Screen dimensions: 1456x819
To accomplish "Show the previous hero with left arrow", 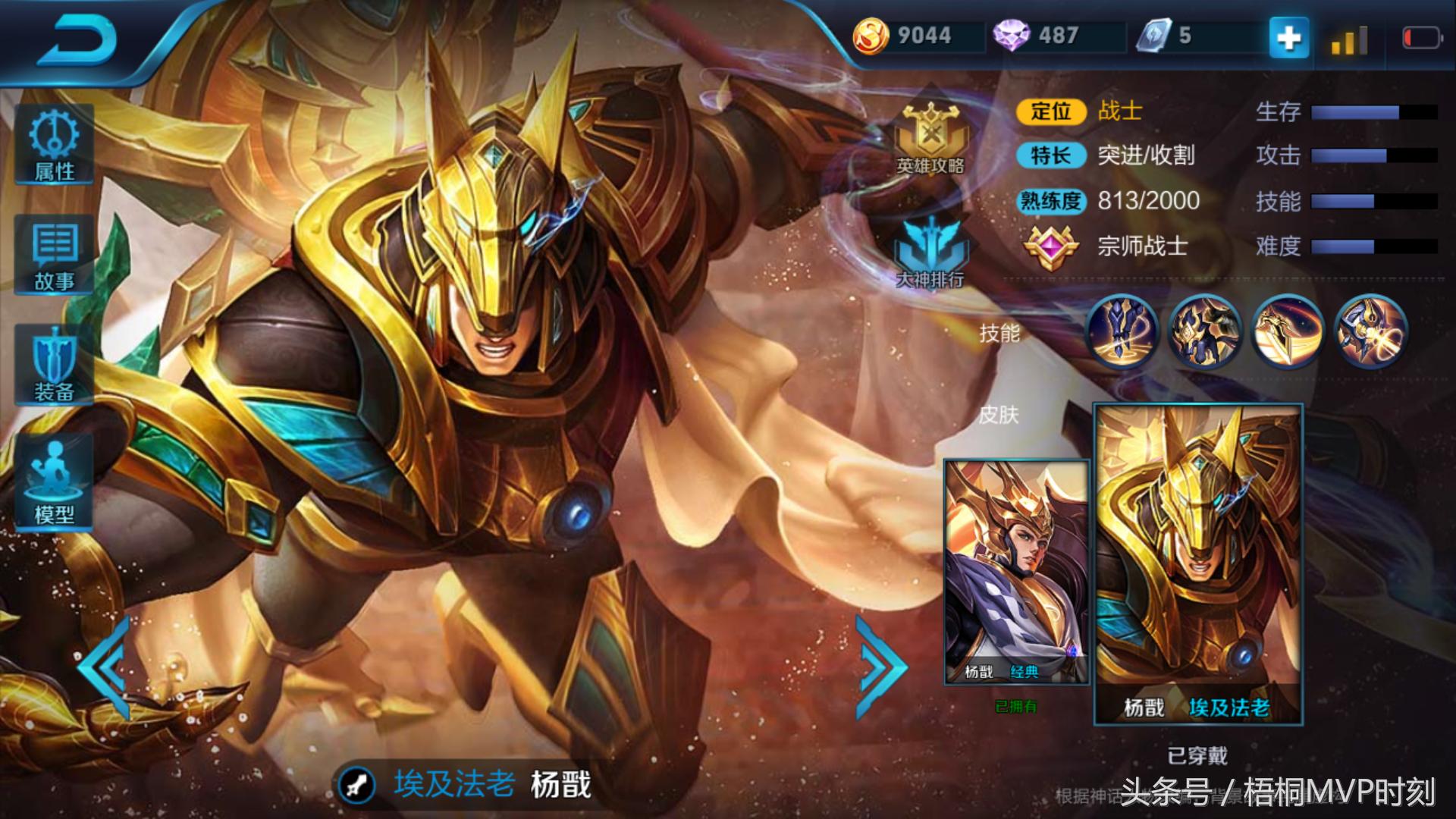I will pos(105,667).
